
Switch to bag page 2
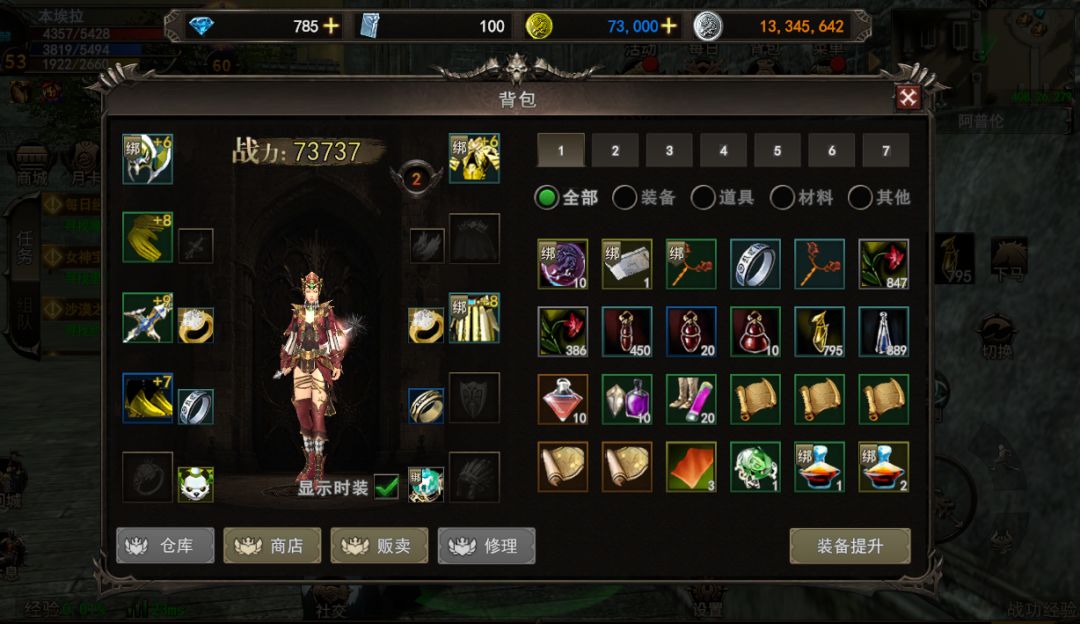615,151
